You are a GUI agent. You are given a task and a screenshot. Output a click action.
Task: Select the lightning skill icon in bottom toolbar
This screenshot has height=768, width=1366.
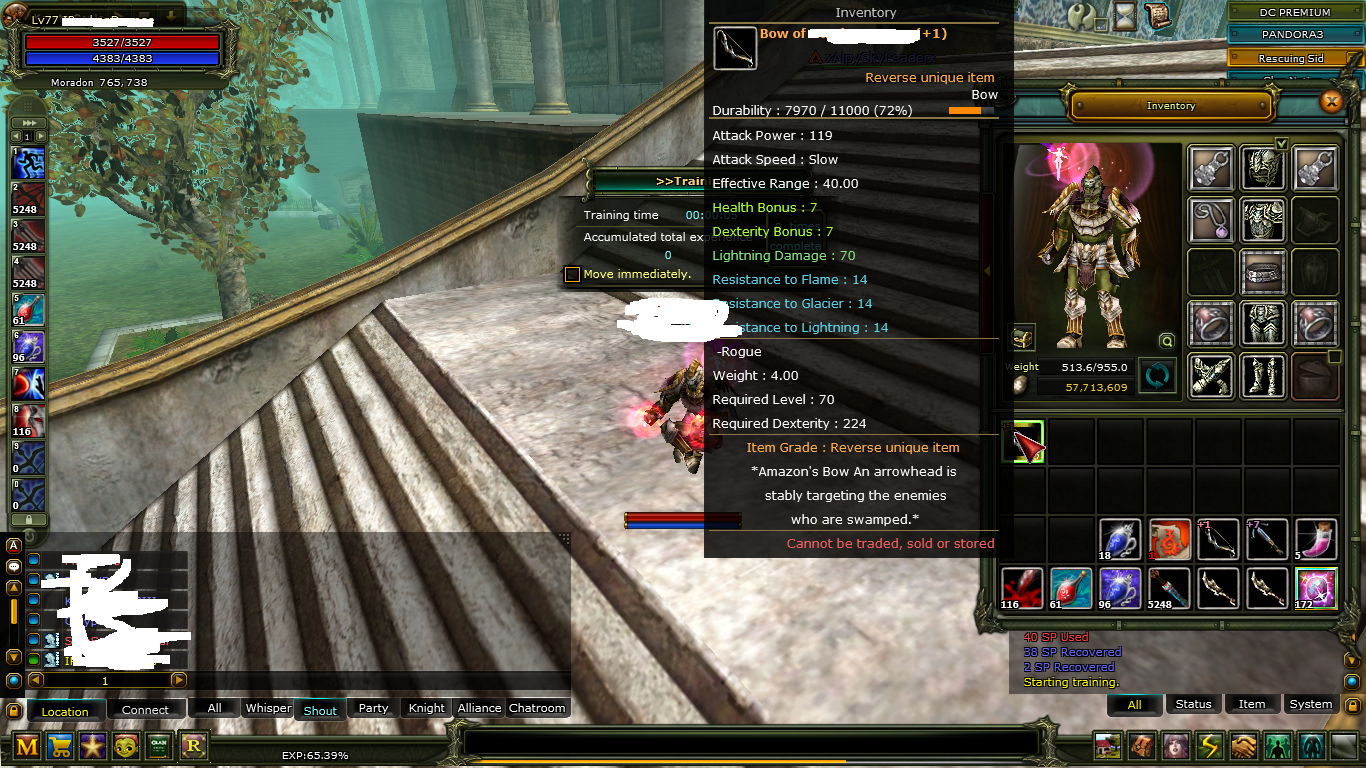1208,746
